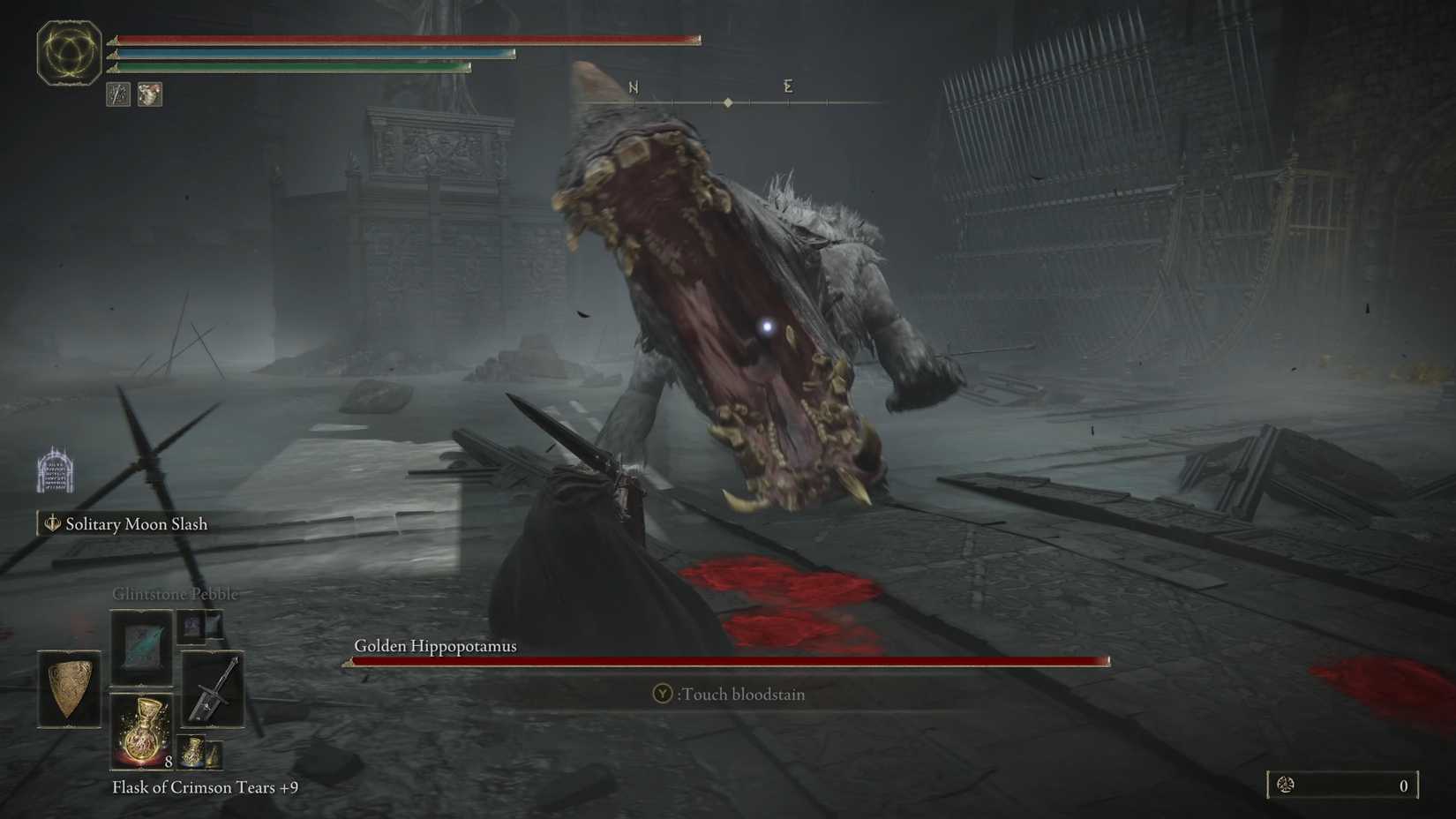The height and width of the screenshot is (819, 1456).
Task: Click the diamond position marker on the compass
Action: 728,101
